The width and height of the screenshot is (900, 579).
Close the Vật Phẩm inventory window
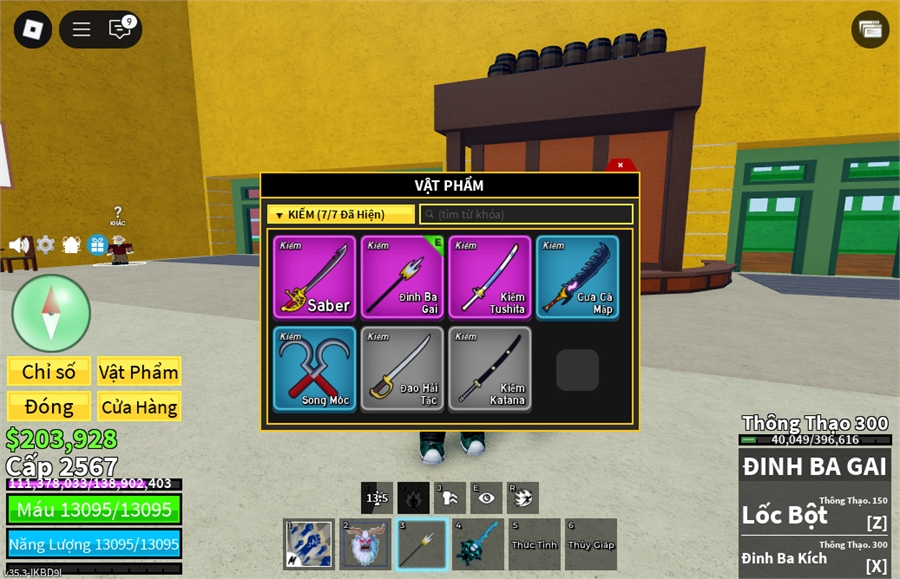click(x=620, y=165)
